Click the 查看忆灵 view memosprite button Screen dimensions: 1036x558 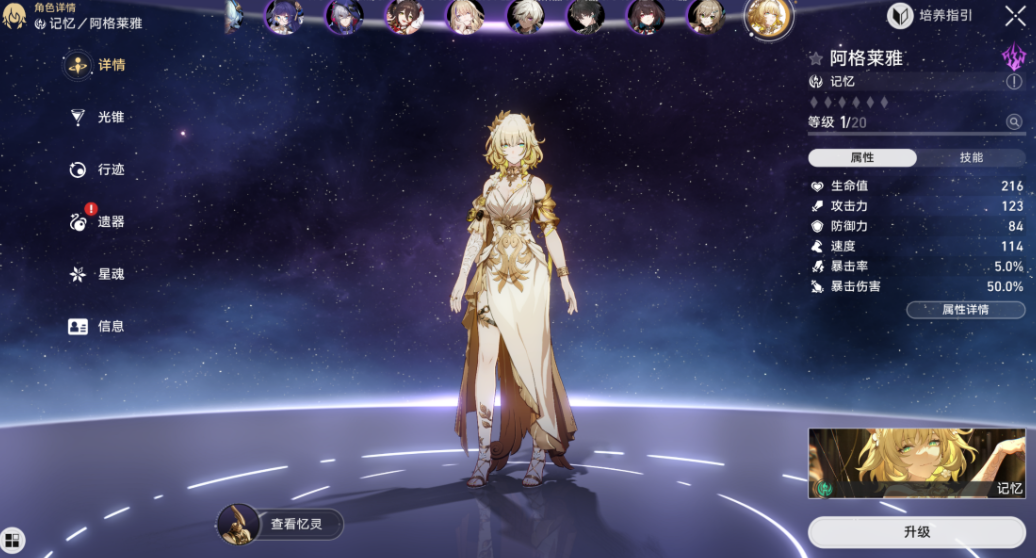click(281, 524)
